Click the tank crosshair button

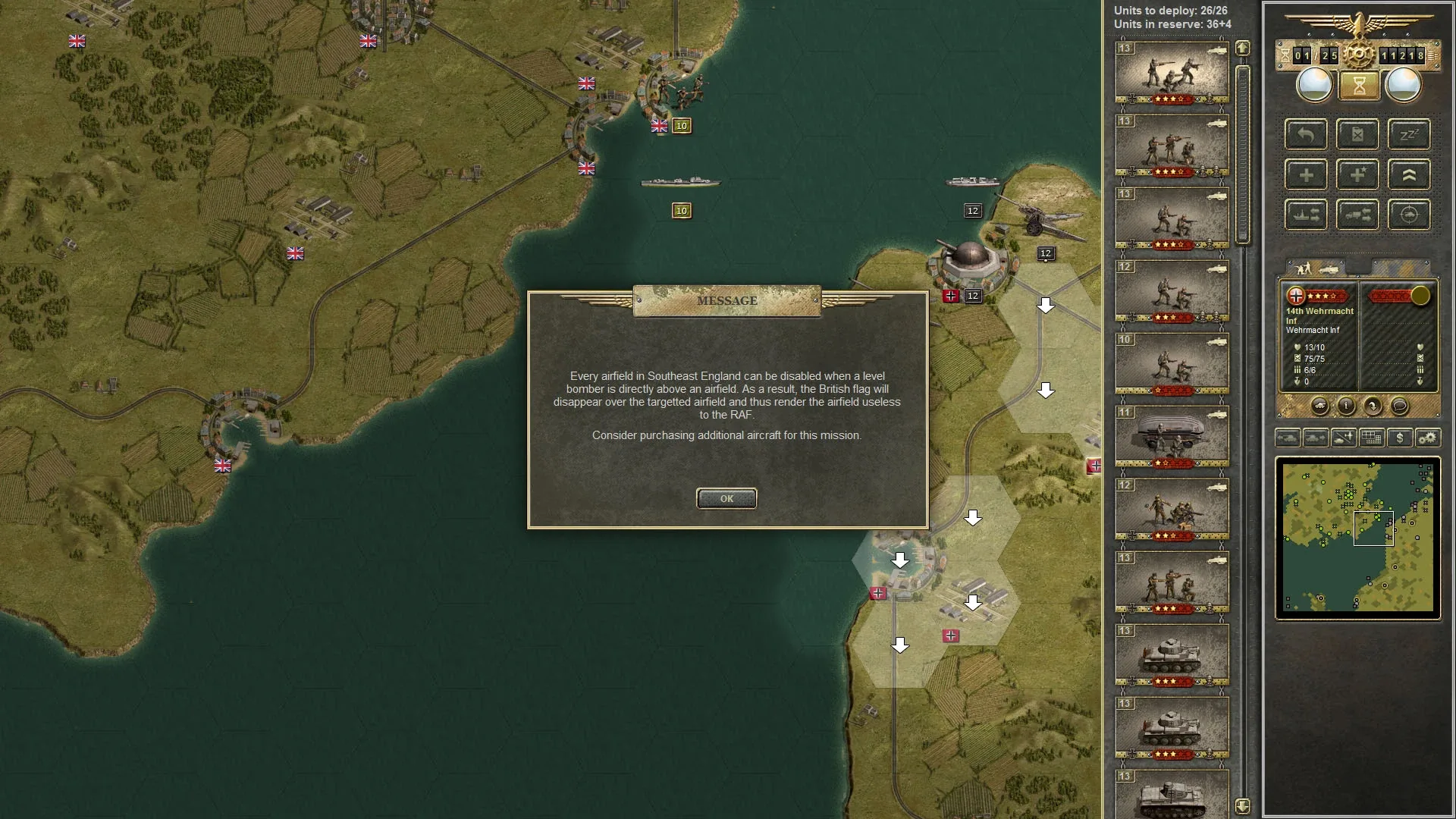coord(1408,215)
